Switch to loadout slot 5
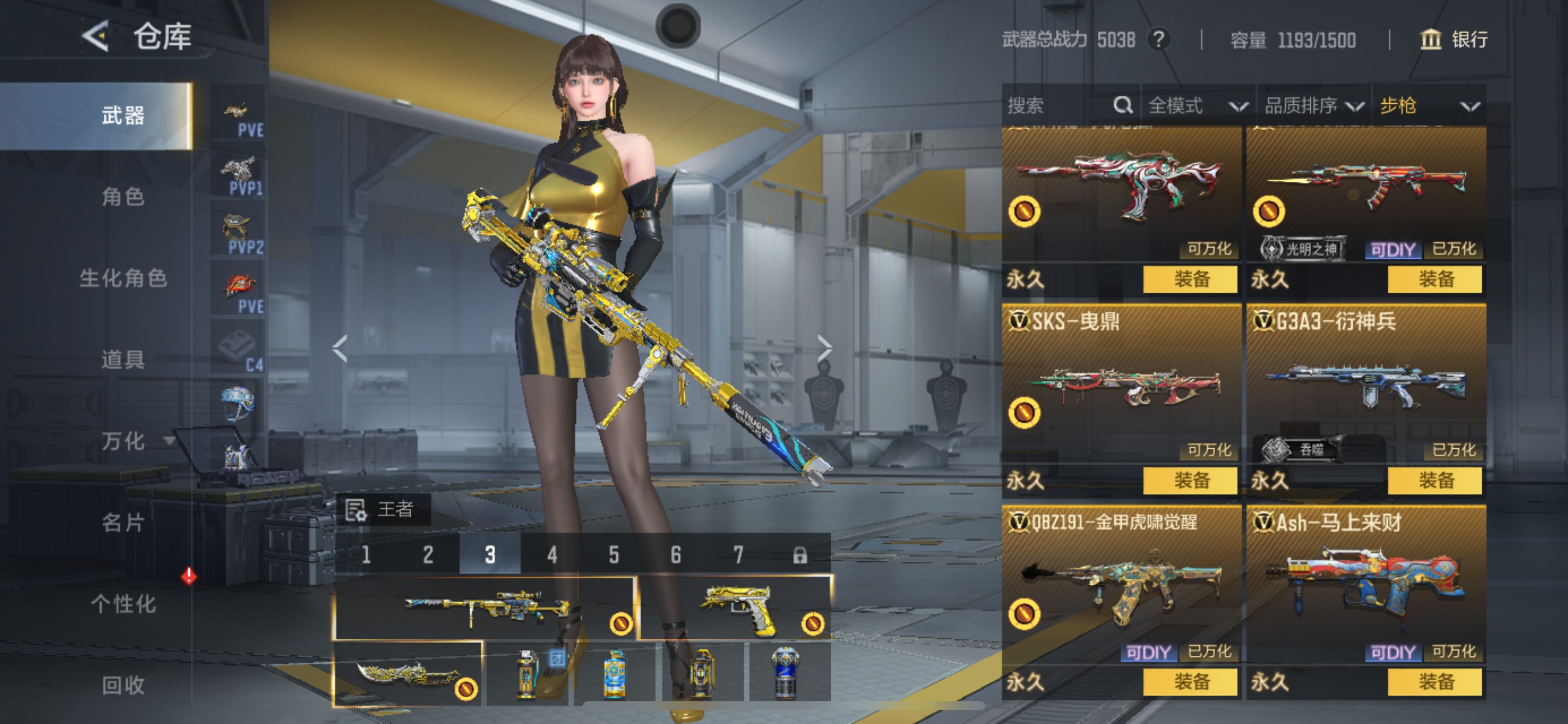The image size is (1568, 724). tap(614, 555)
